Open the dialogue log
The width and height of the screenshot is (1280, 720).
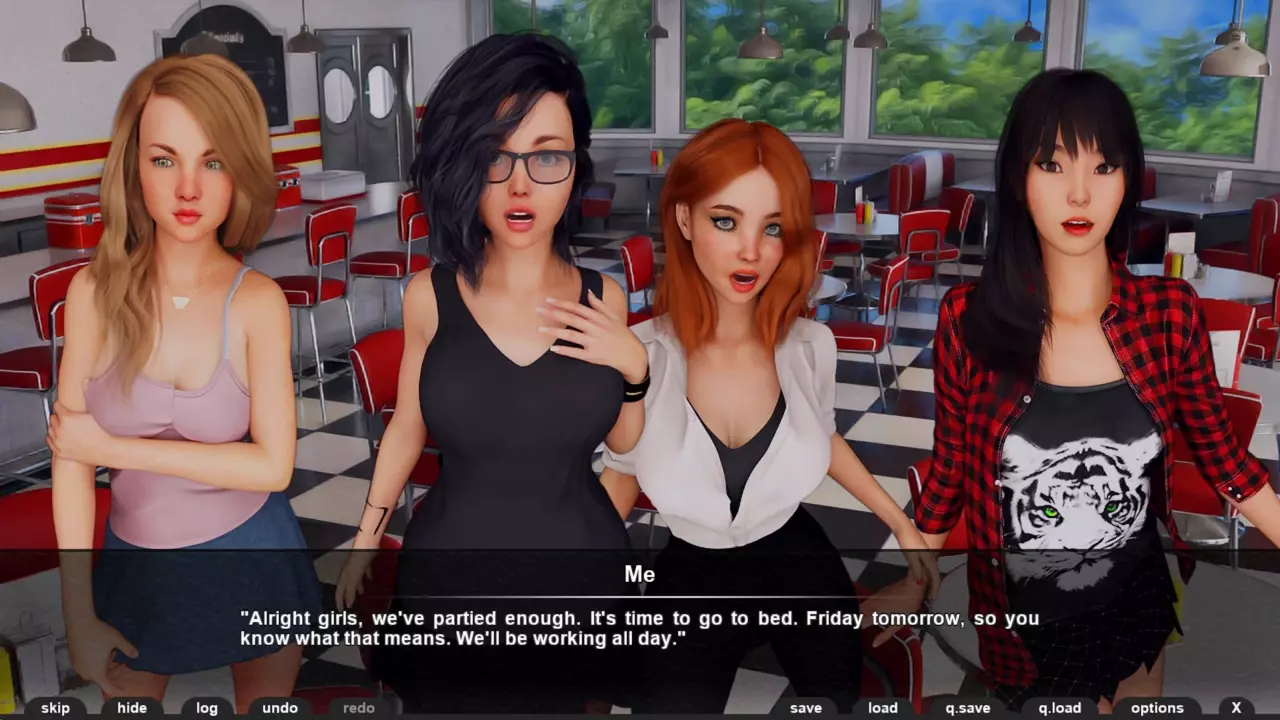pos(207,708)
